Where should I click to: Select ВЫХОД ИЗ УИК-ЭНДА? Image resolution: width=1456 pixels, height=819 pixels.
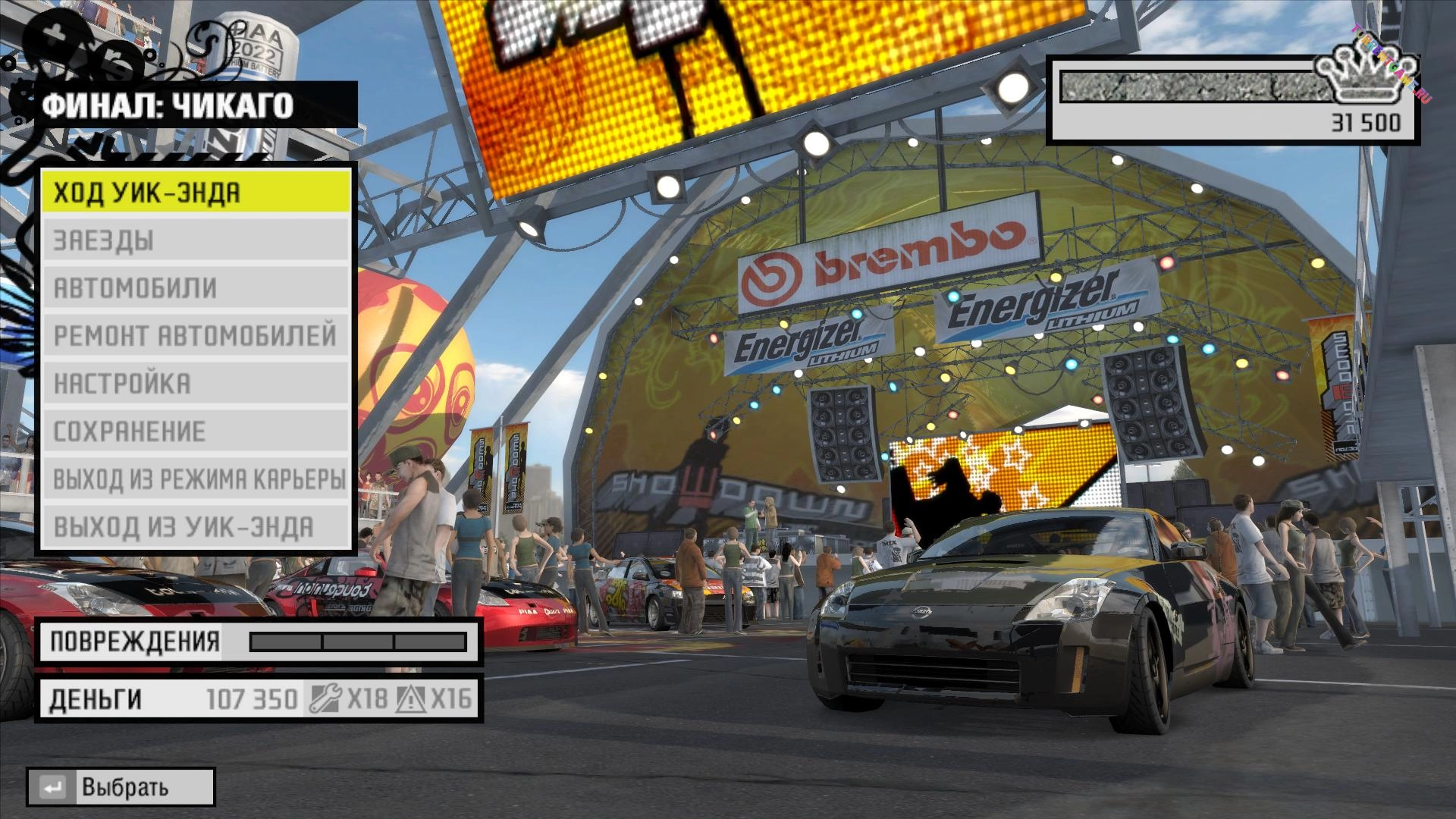[x=196, y=526]
